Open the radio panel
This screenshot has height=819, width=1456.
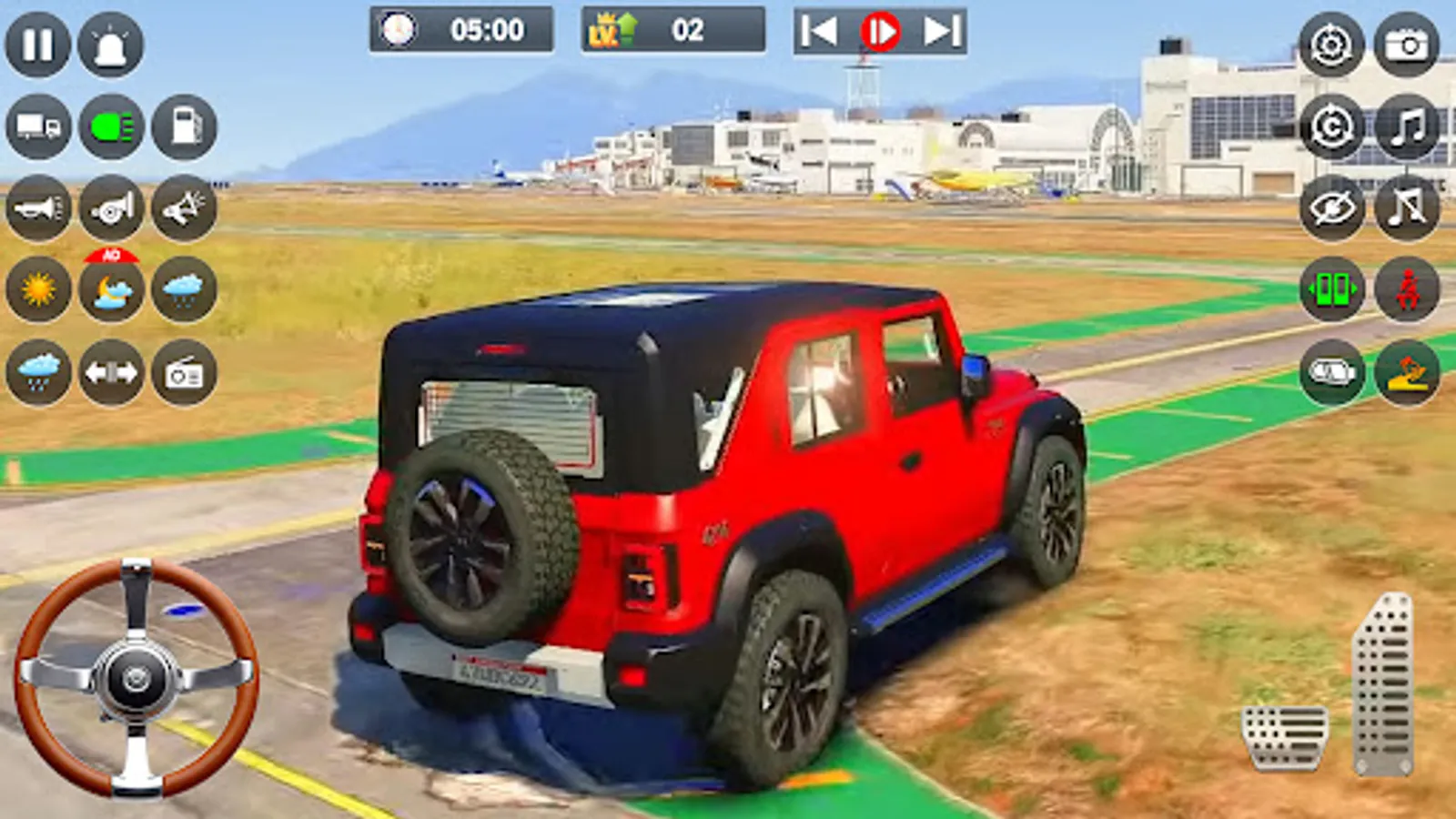tap(182, 371)
